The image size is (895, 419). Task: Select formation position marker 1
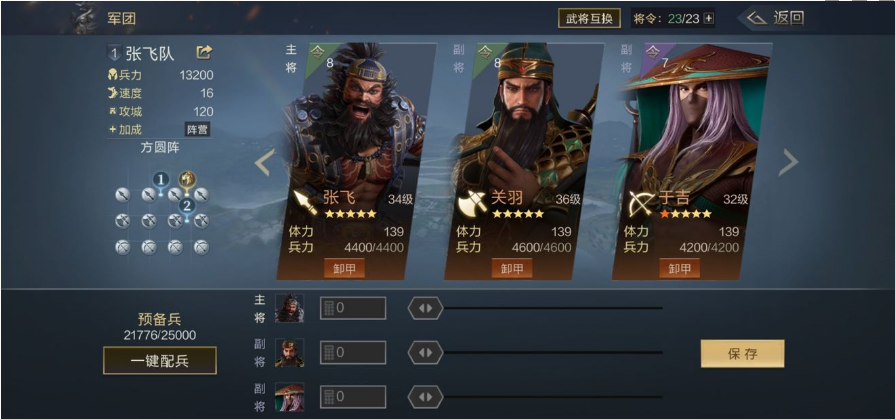pos(159,180)
